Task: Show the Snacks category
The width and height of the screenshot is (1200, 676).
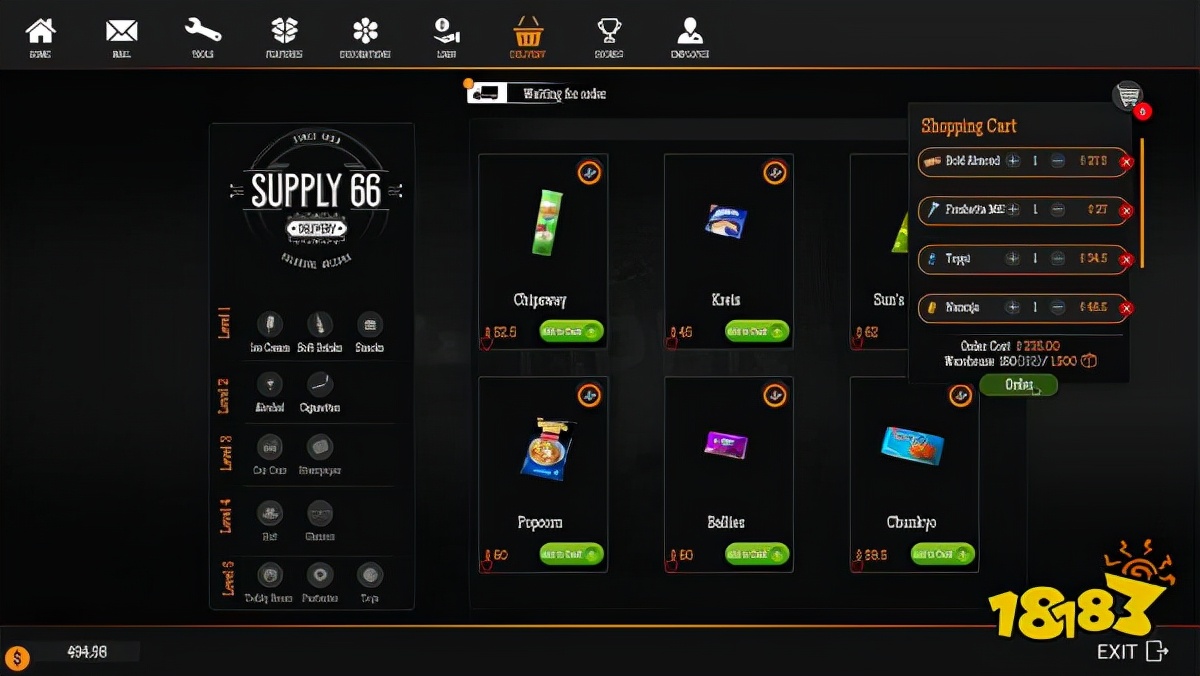Action: coord(370,325)
